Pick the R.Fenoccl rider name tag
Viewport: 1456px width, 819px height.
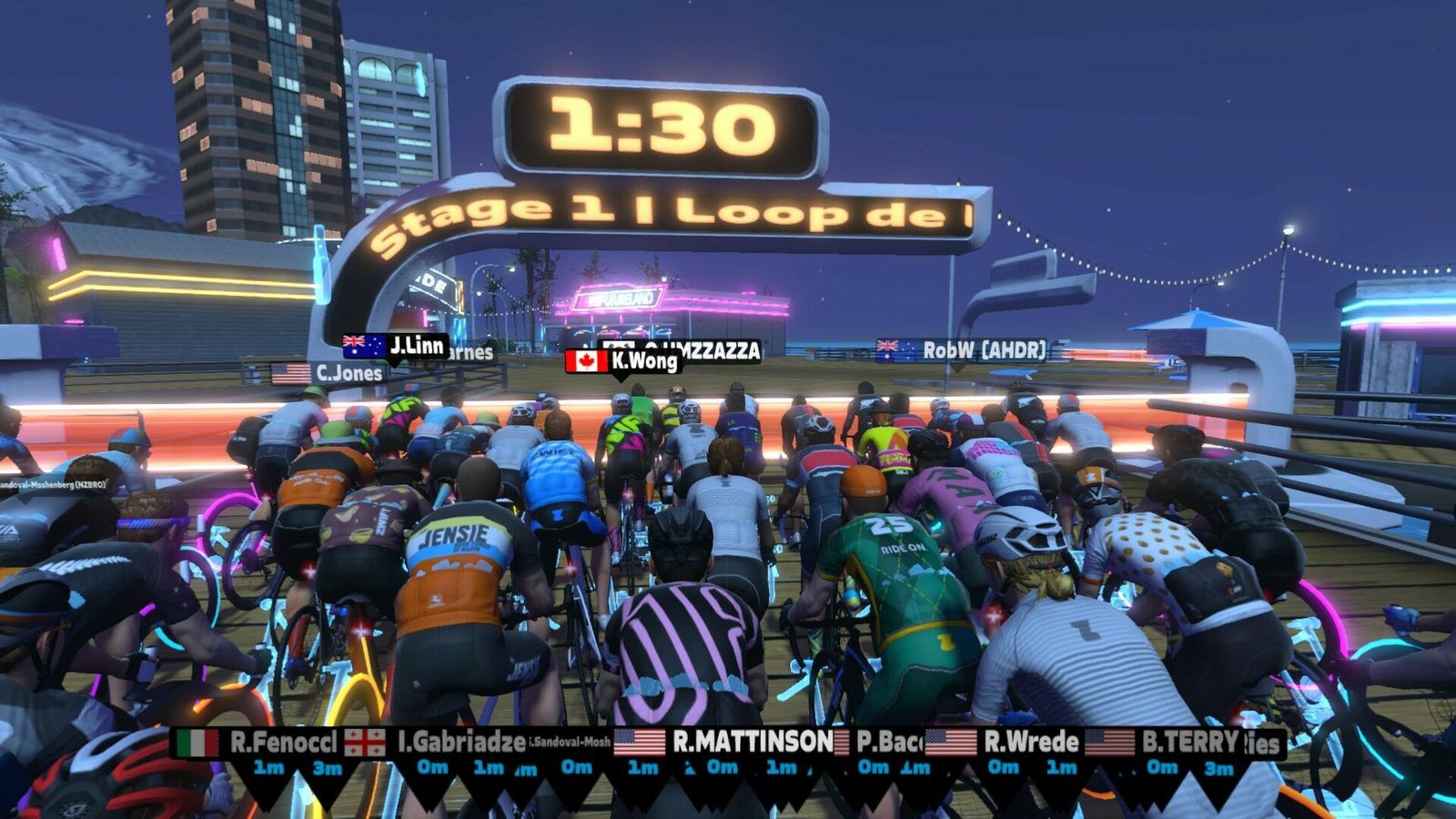pos(258,743)
